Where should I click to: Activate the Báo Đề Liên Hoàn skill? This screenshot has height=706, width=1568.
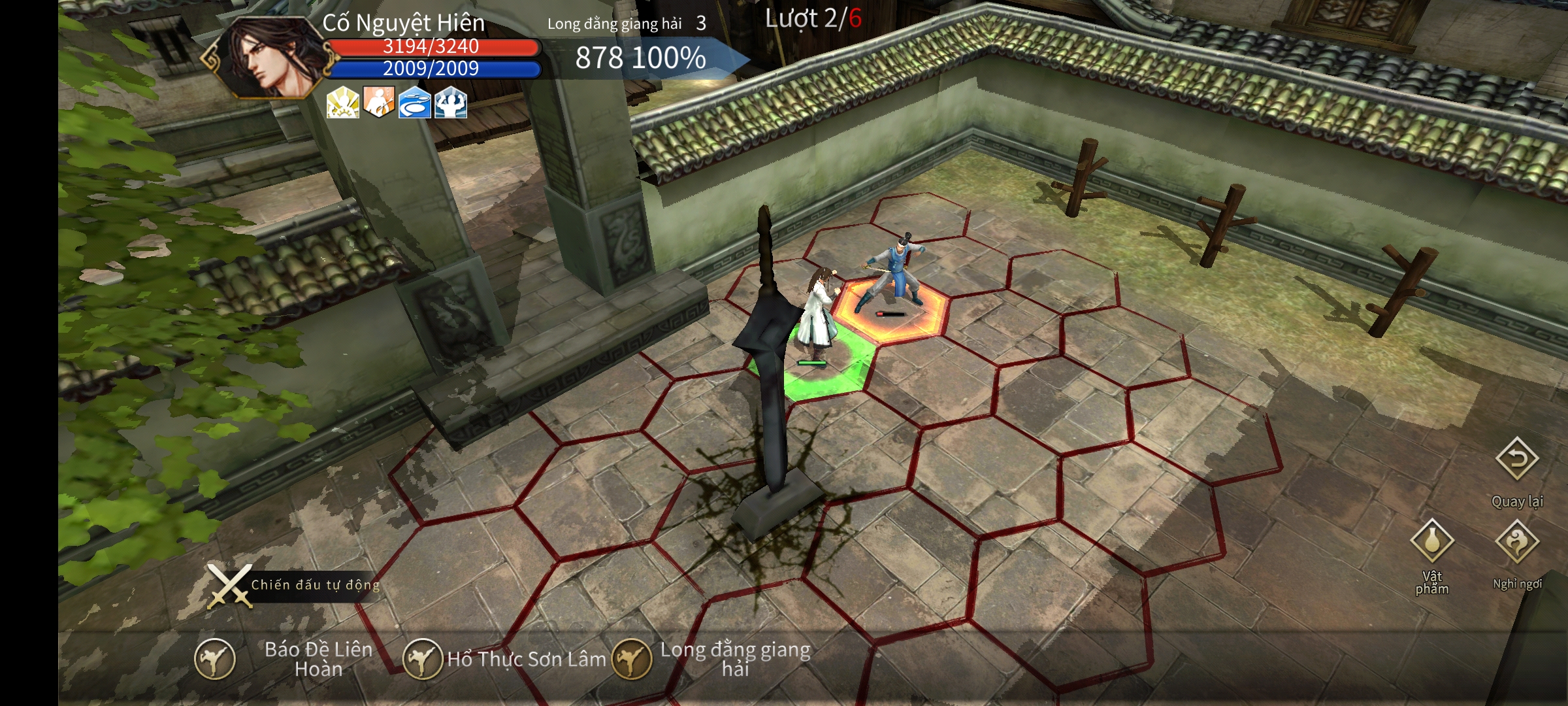click(215, 659)
